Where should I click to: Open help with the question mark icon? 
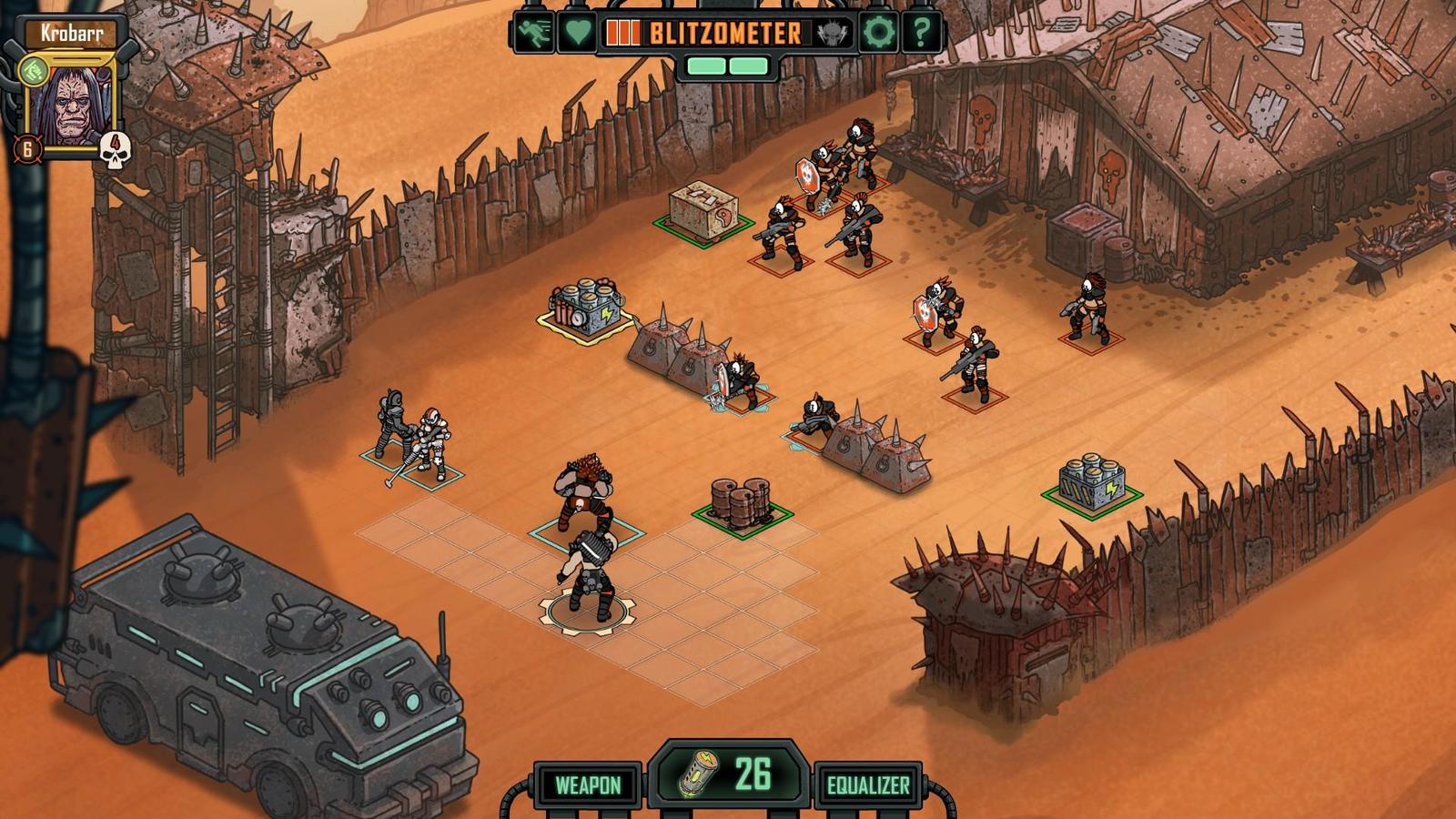tap(921, 33)
